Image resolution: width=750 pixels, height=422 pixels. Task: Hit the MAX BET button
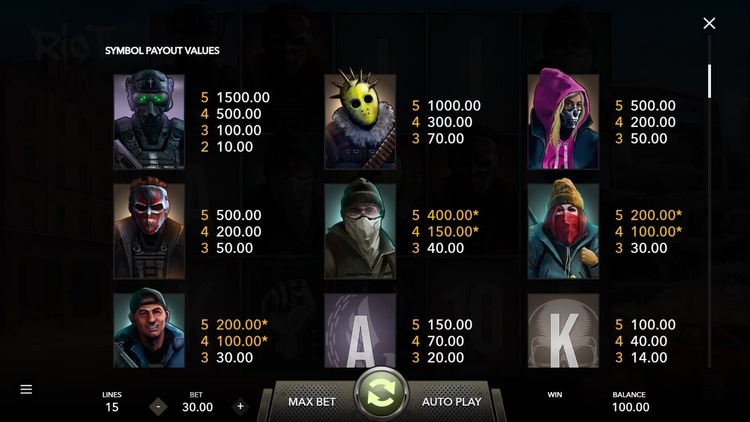point(311,401)
